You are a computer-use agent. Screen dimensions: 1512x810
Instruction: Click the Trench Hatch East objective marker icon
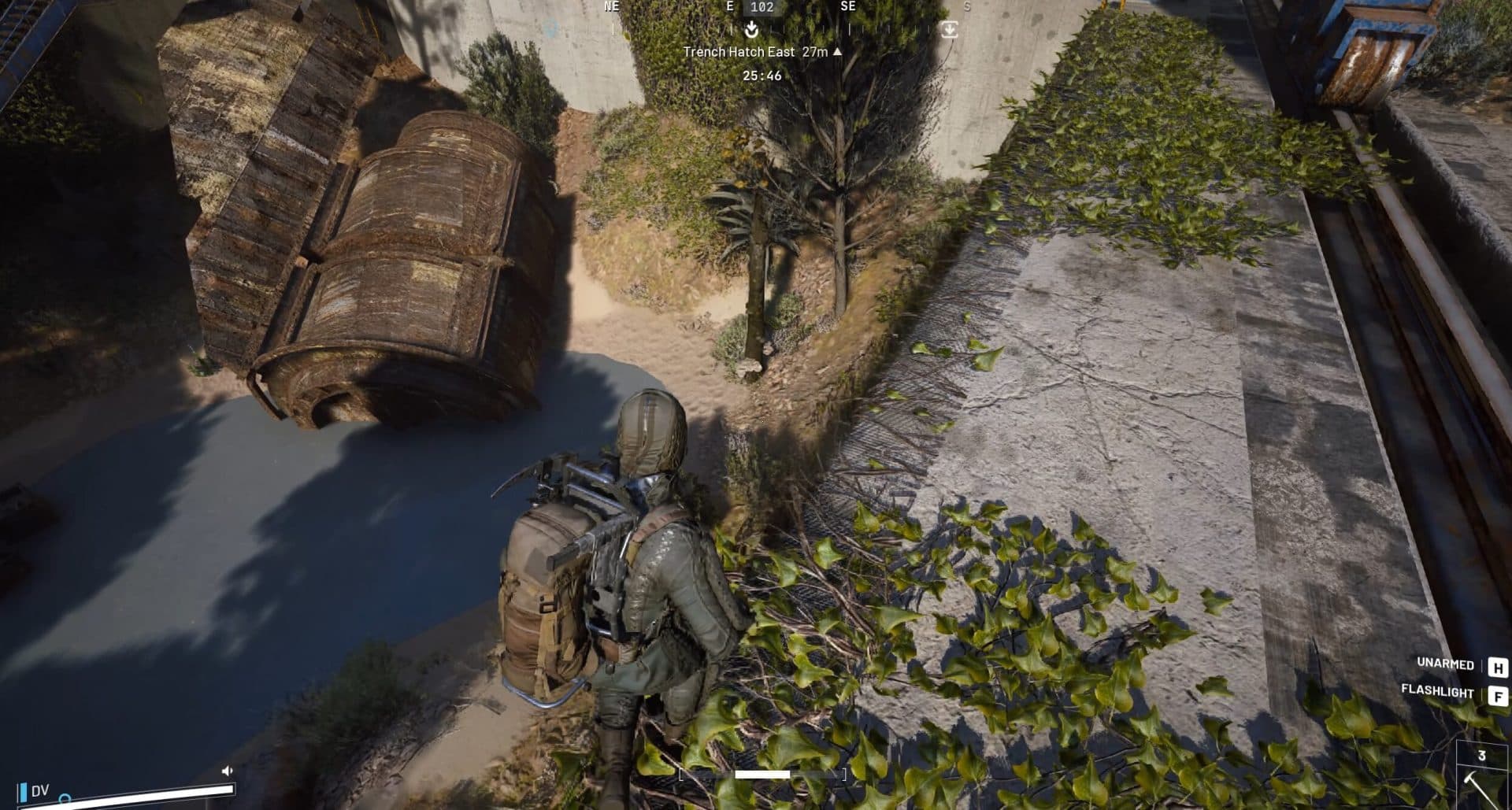click(x=751, y=29)
